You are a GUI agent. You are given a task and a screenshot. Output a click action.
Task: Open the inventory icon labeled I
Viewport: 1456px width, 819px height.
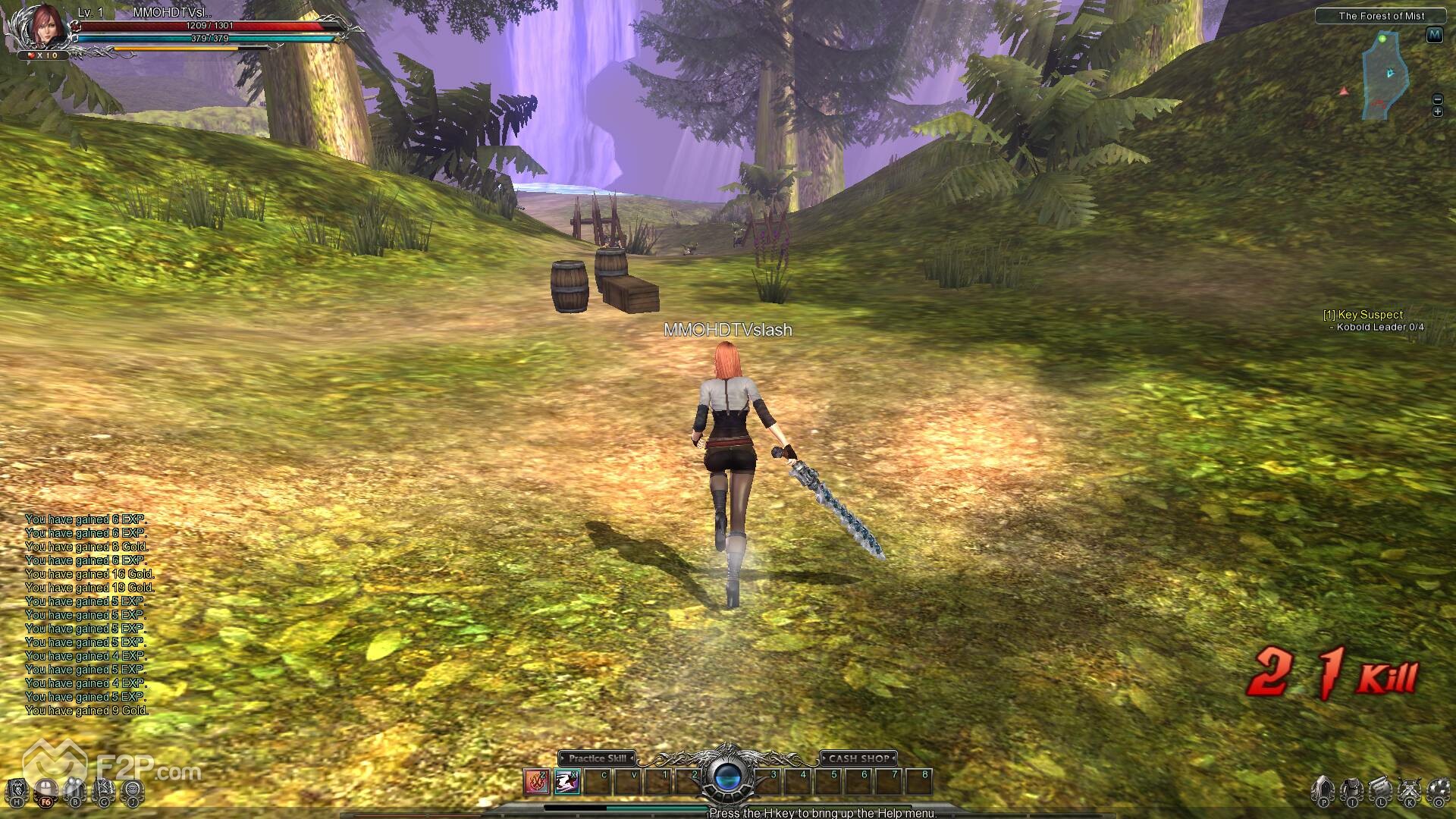(1352, 790)
